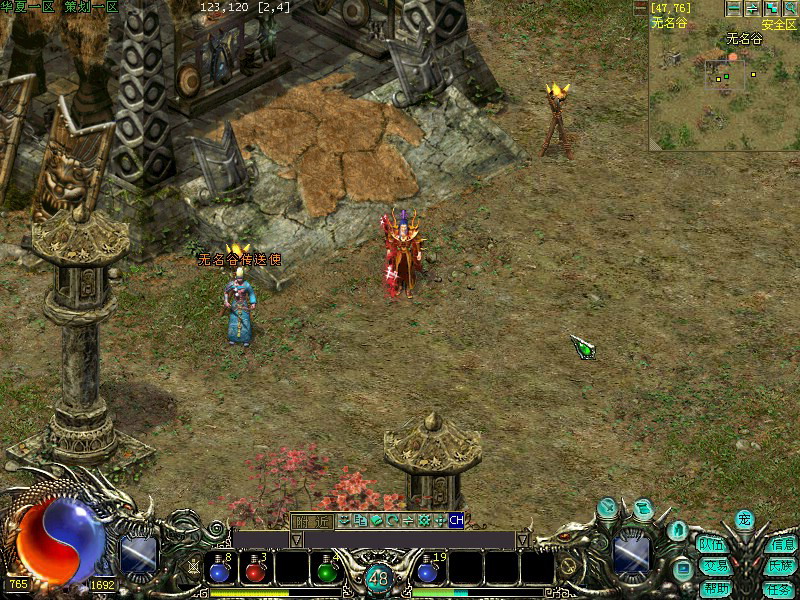Select the 附近 nearby chat channel
The image size is (800, 600).
[x=311, y=520]
